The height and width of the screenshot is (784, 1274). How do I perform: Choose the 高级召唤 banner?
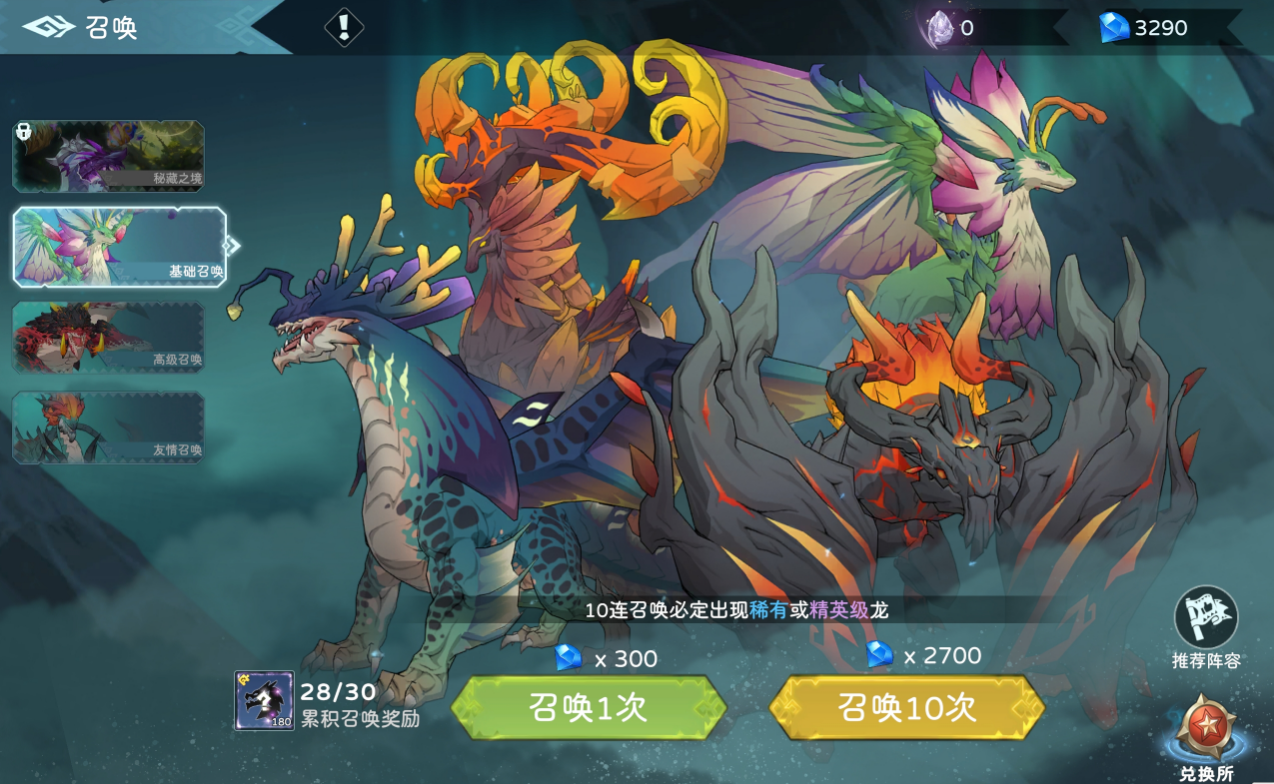(x=108, y=336)
